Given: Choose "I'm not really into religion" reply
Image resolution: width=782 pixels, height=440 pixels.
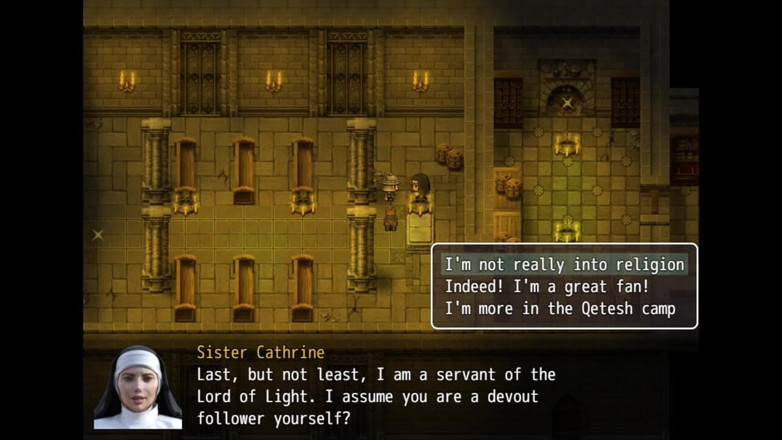Looking at the screenshot, I should click(x=564, y=265).
